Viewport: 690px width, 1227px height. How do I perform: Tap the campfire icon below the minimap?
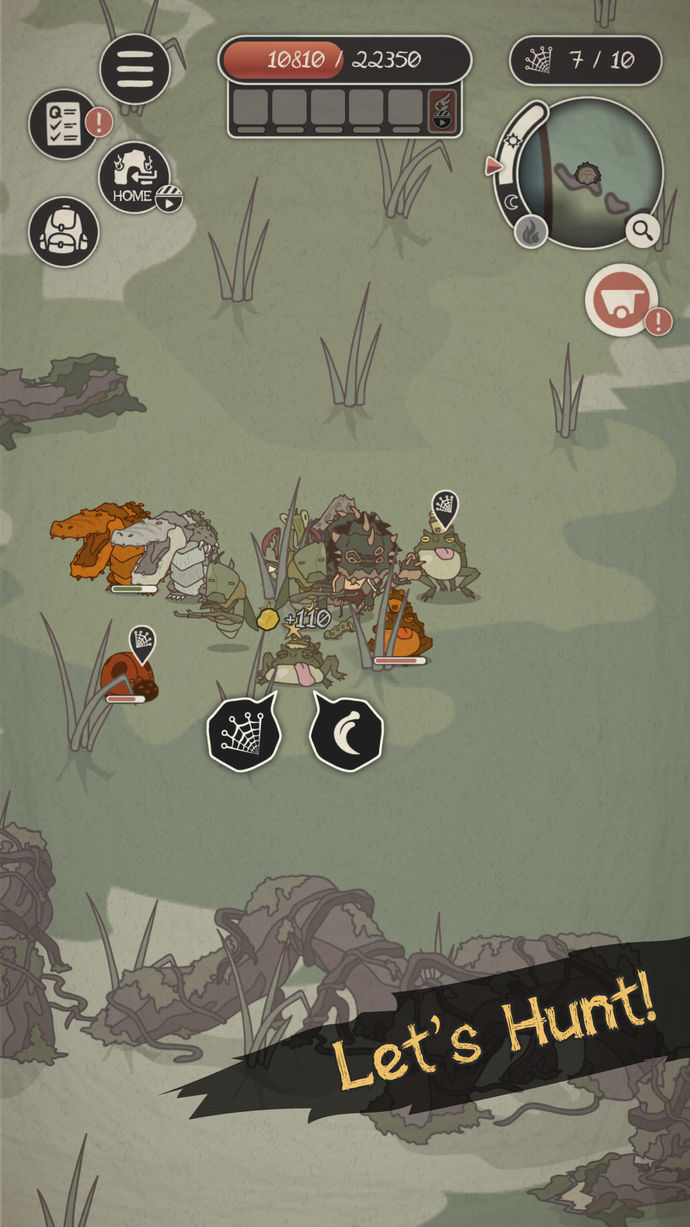tap(531, 233)
